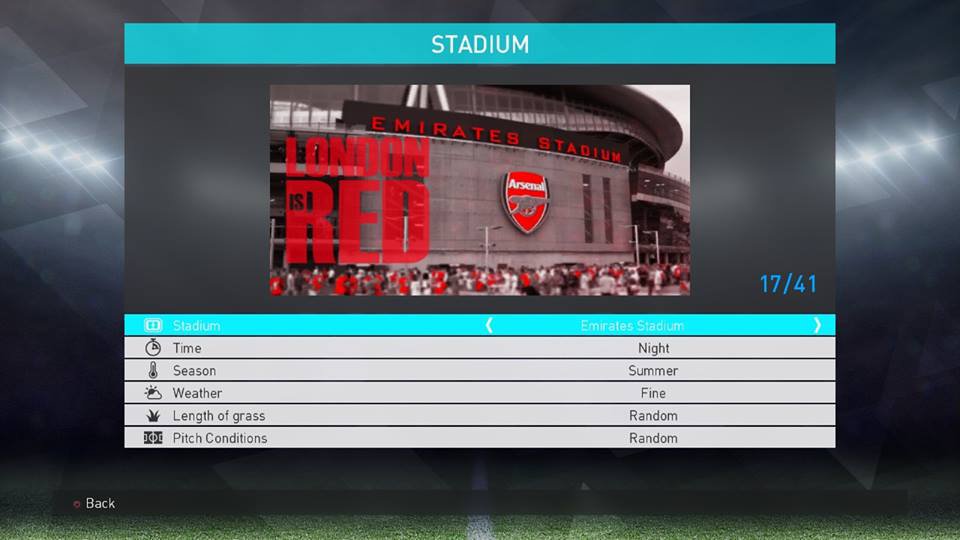The height and width of the screenshot is (540, 960).
Task: Choose the Season setting row
Action: [479, 371]
